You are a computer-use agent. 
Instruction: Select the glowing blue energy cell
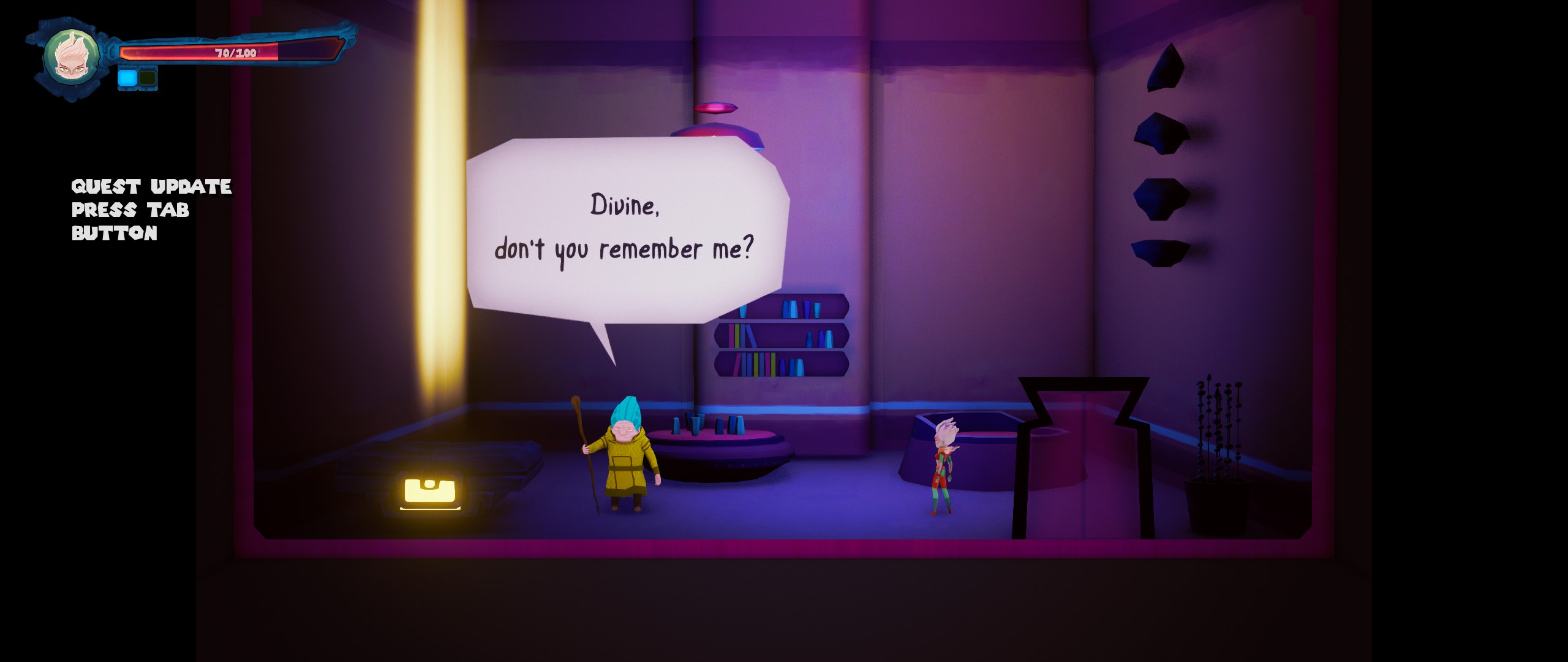[127, 78]
